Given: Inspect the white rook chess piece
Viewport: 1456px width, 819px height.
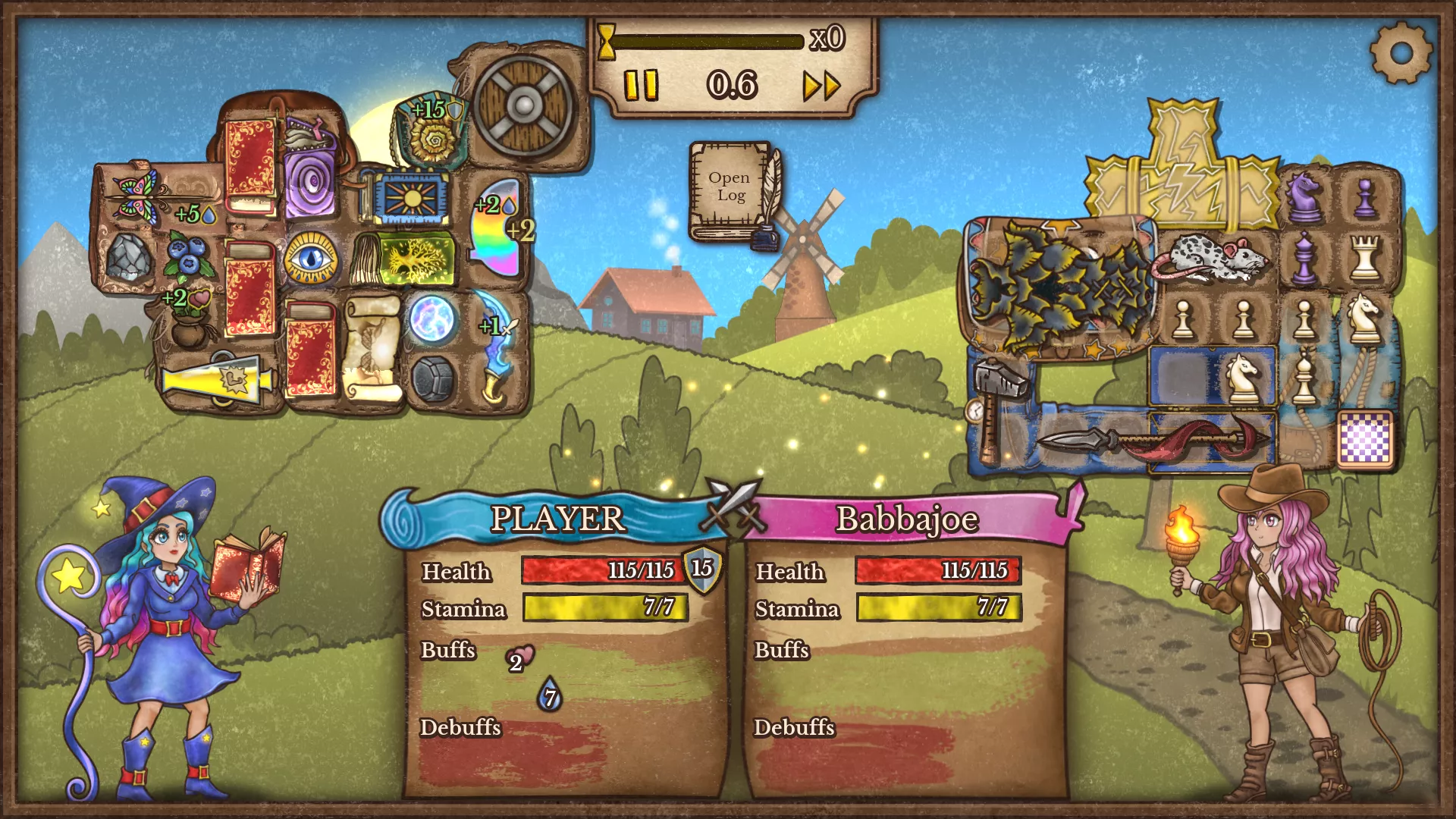Looking at the screenshot, I should [x=1365, y=258].
